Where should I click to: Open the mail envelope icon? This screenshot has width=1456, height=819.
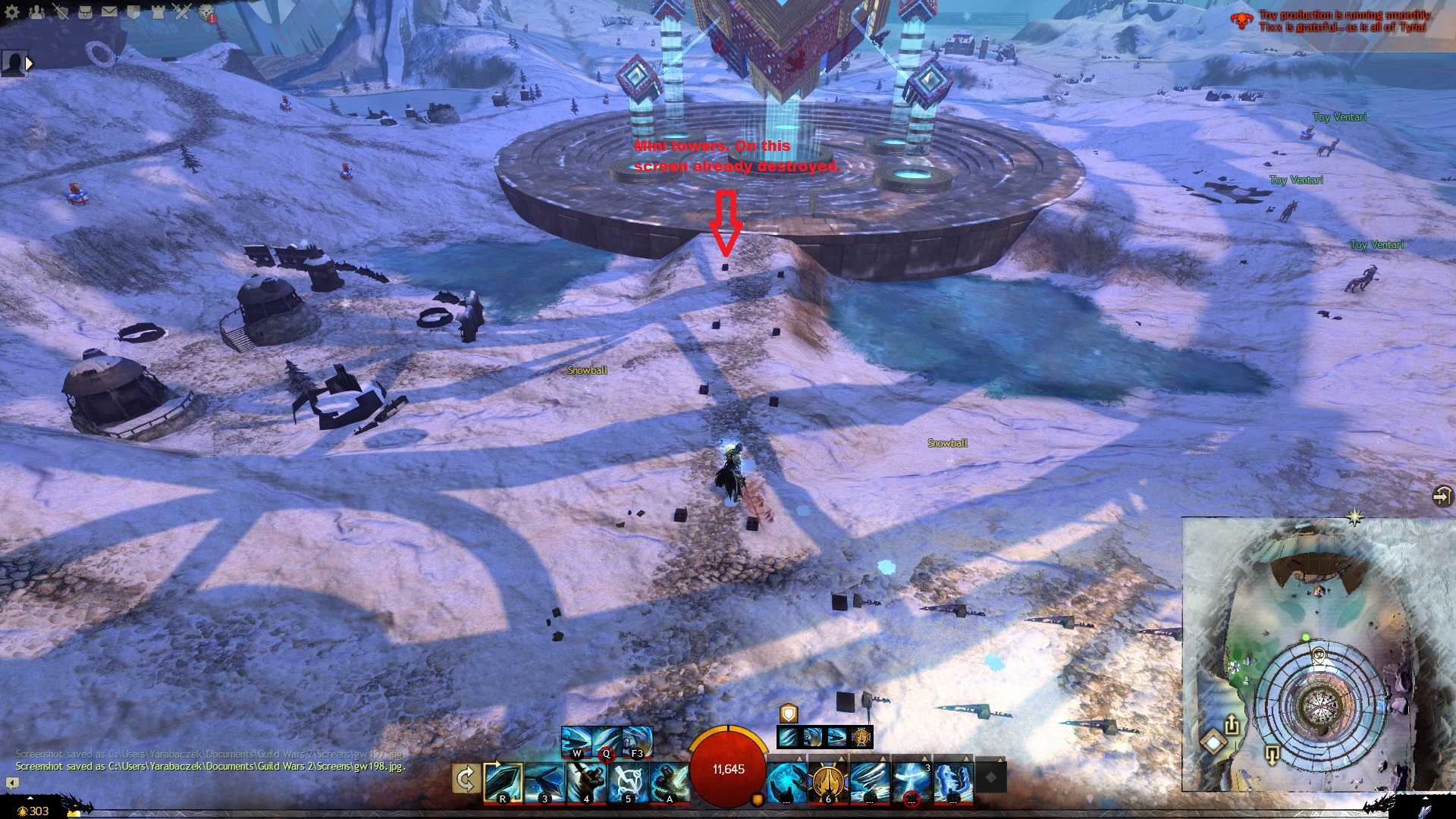pyautogui.click(x=109, y=11)
